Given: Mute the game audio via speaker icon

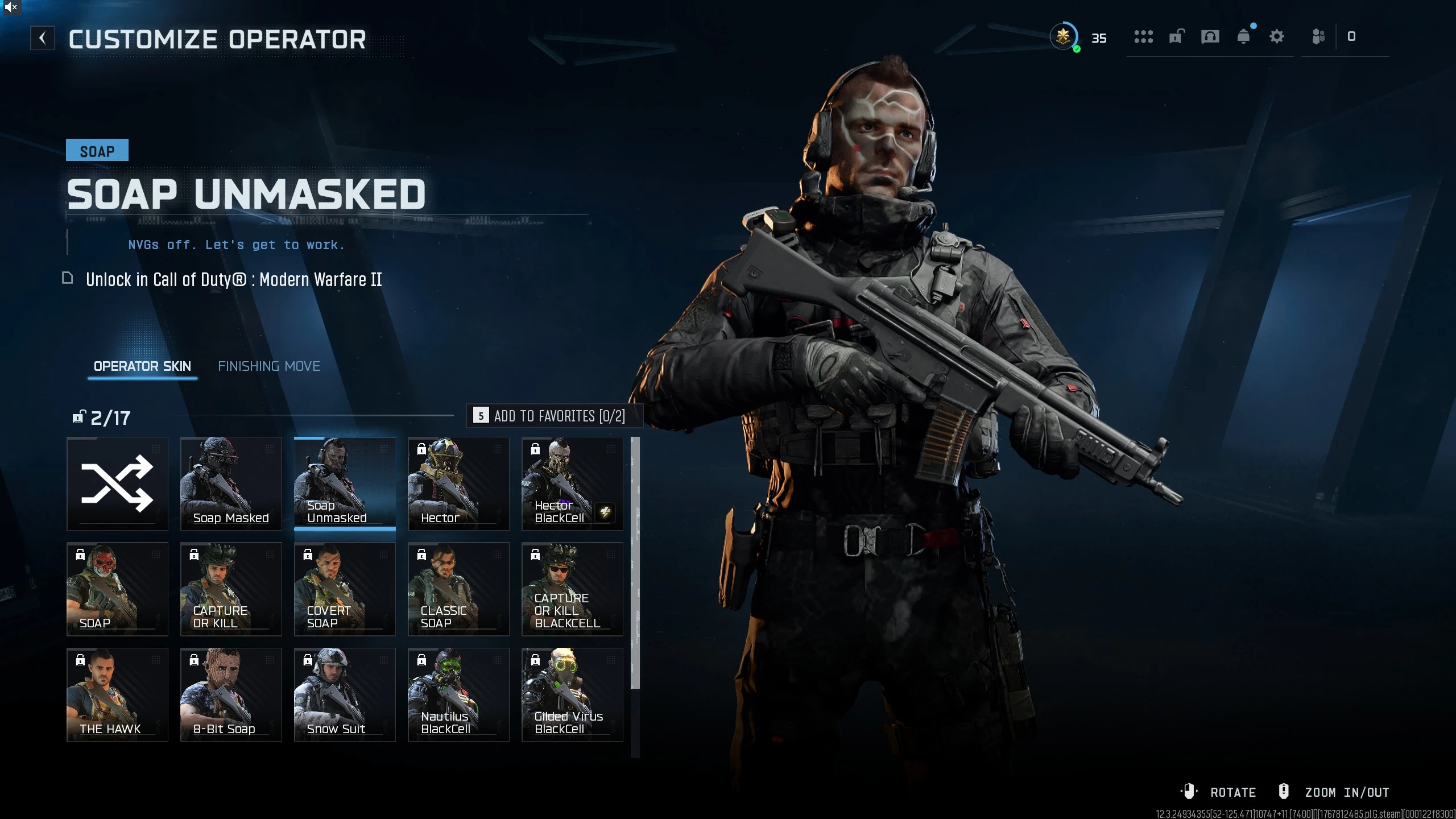Looking at the screenshot, I should pyautogui.click(x=10, y=8).
